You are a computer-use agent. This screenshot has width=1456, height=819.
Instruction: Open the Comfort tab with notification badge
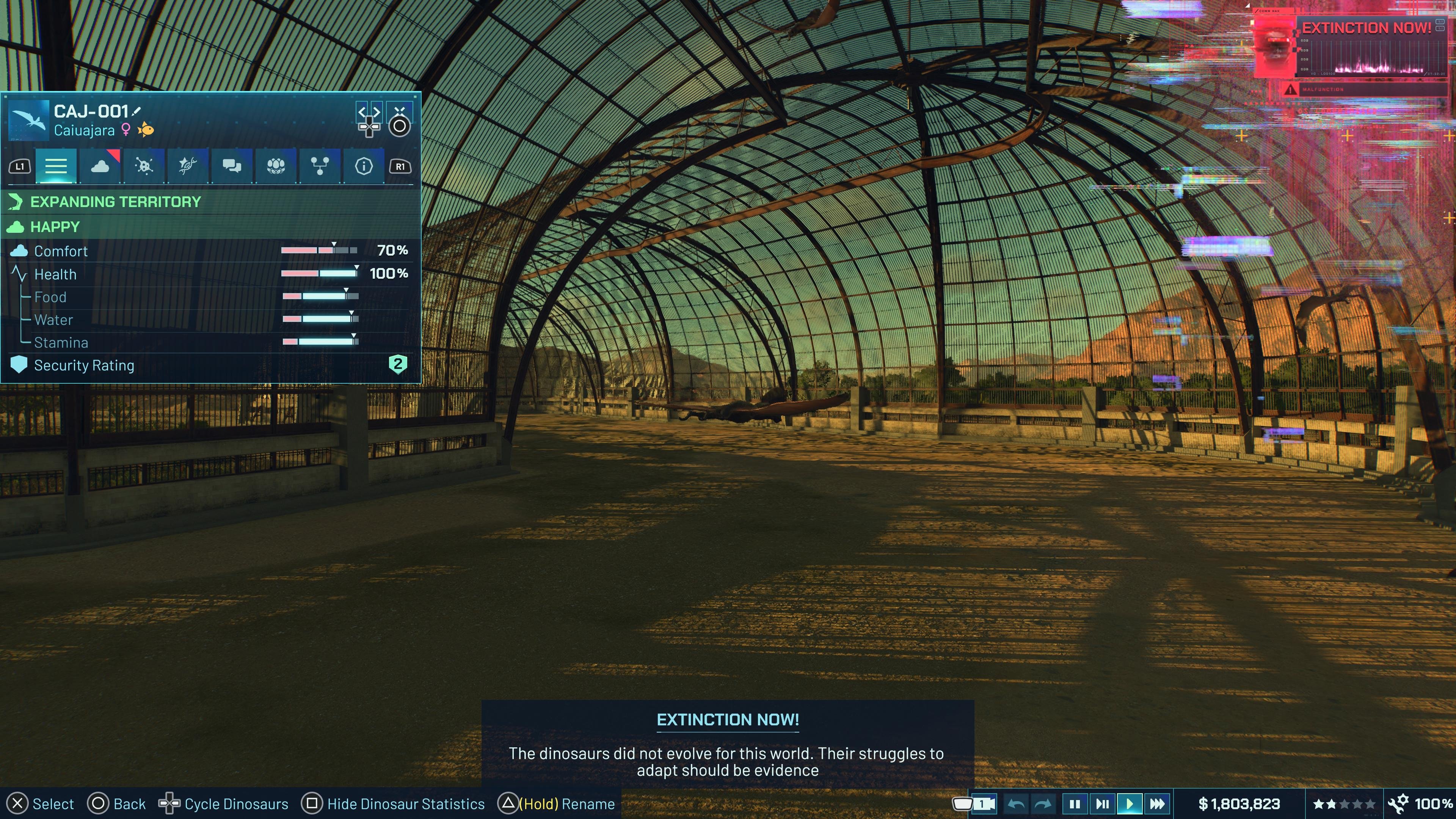tap(100, 166)
